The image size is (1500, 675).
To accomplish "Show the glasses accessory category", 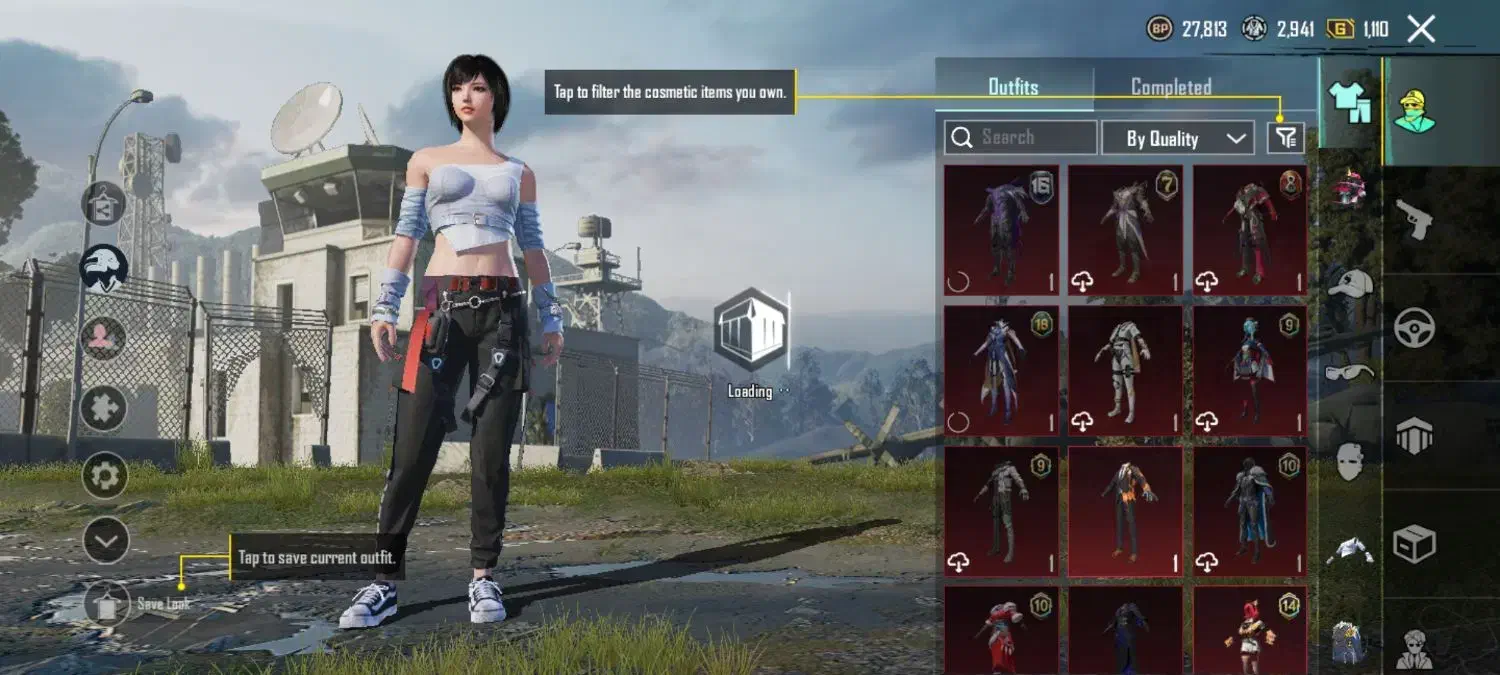I will (1350, 372).
